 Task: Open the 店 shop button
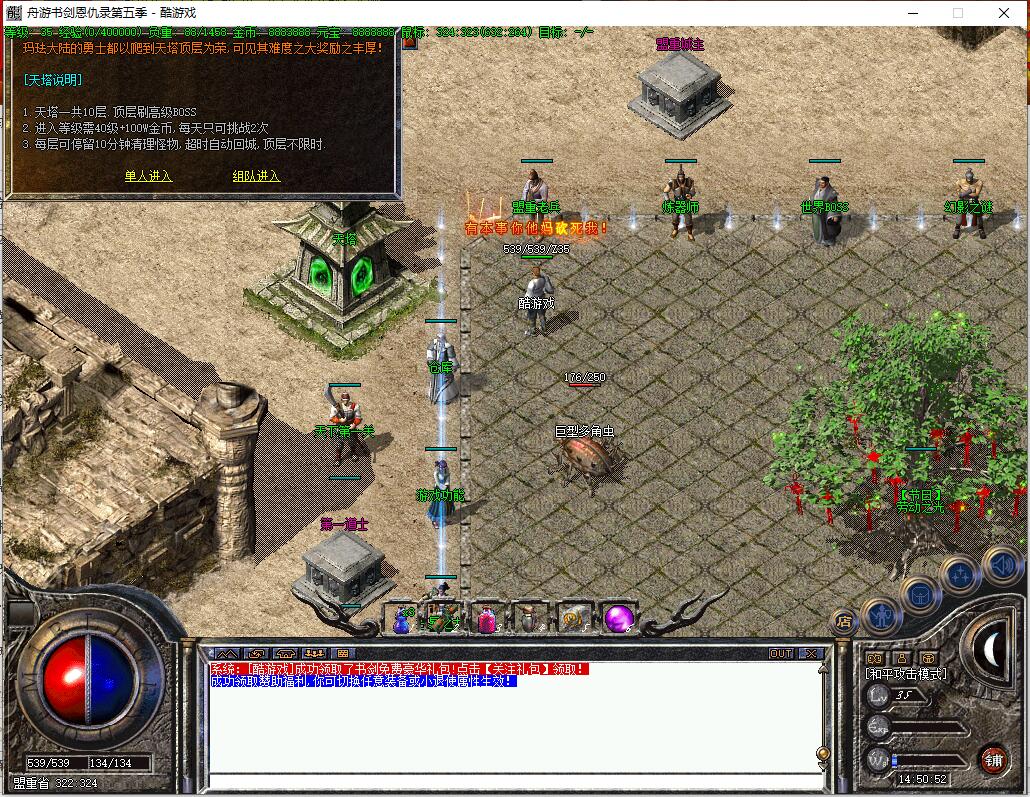(843, 621)
